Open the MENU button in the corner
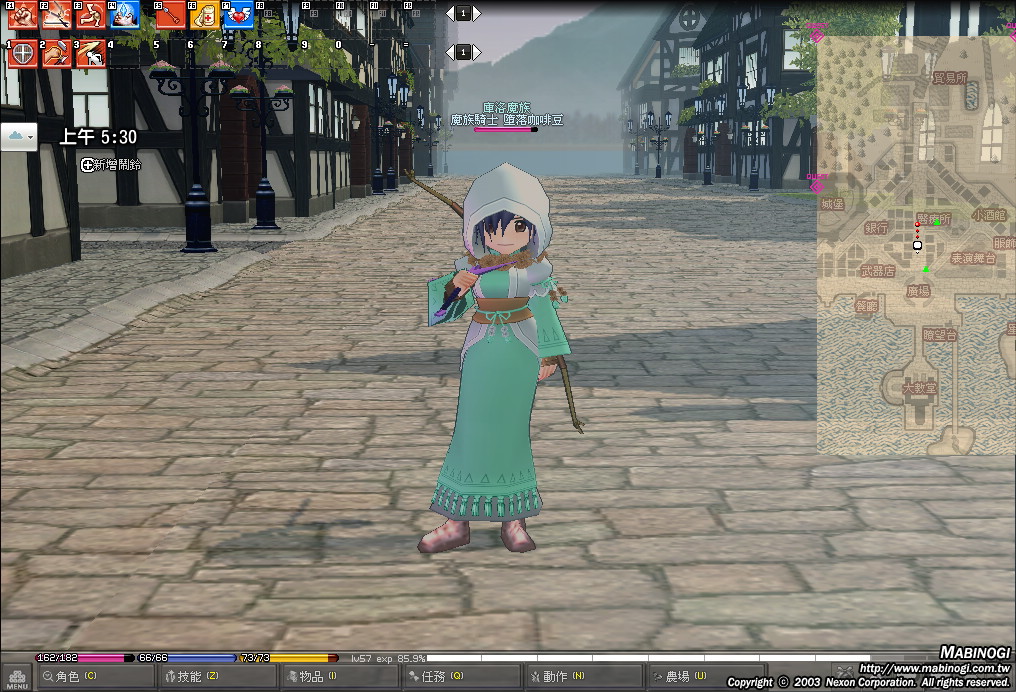 pos(16,677)
